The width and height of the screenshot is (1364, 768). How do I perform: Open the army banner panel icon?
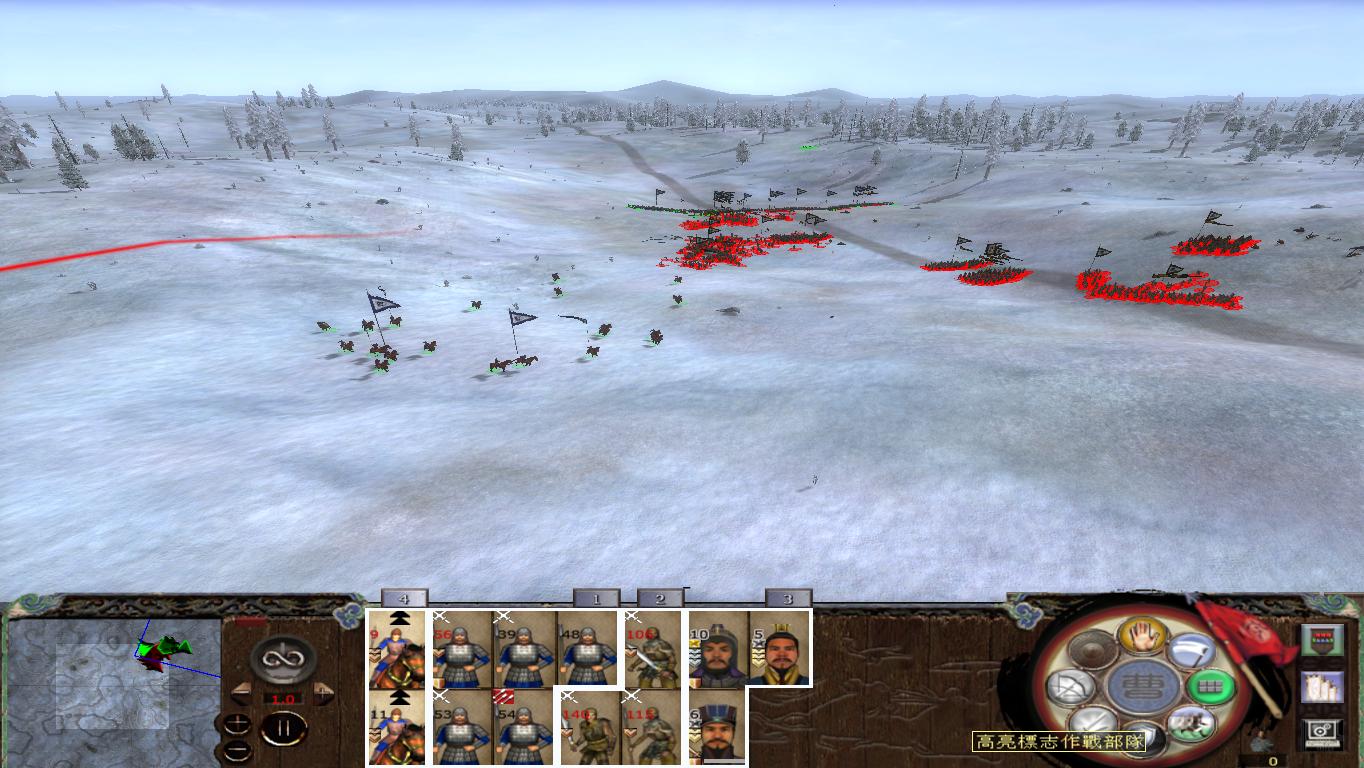[x=1323, y=639]
